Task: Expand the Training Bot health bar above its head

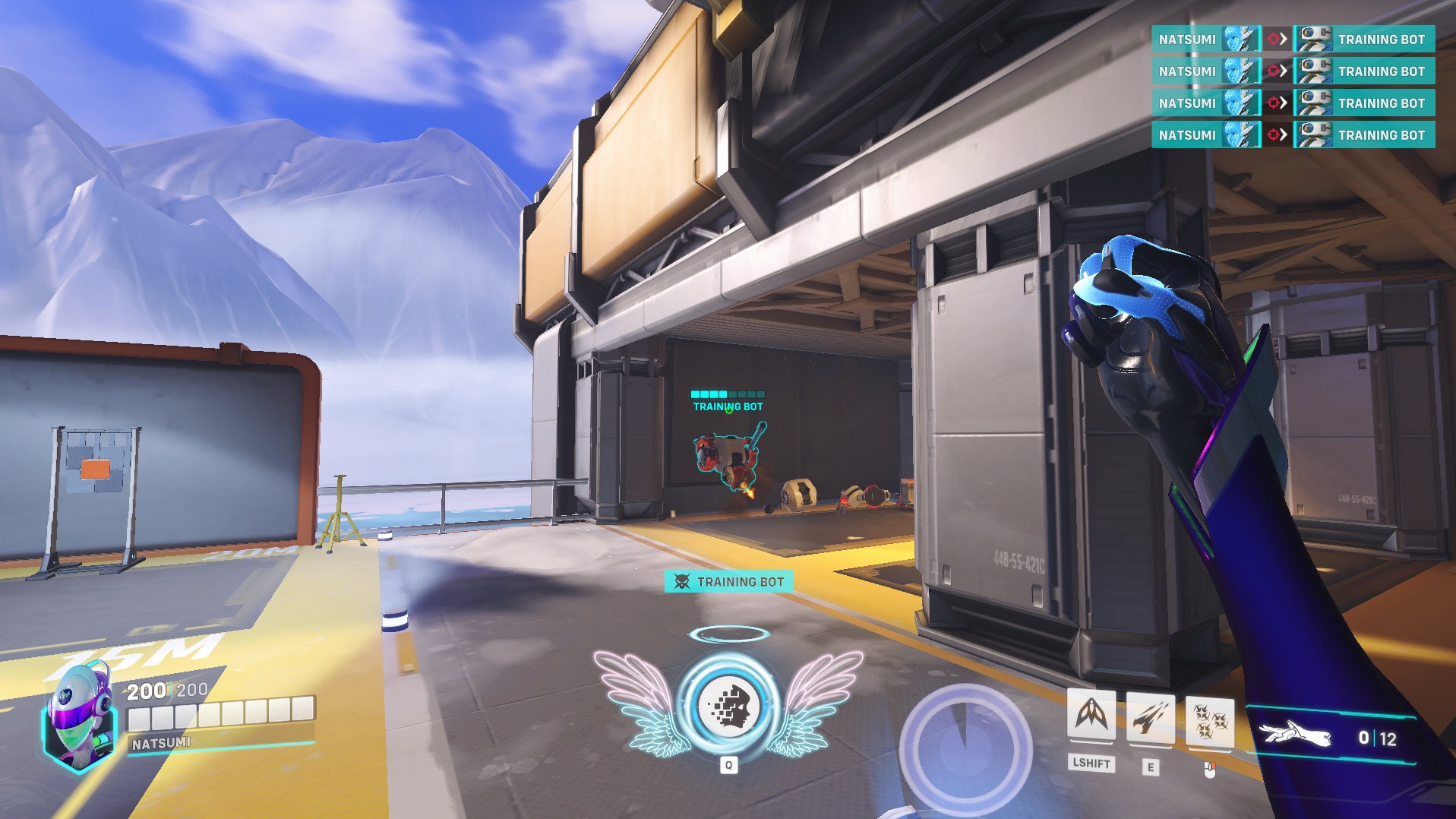Action: [x=728, y=394]
